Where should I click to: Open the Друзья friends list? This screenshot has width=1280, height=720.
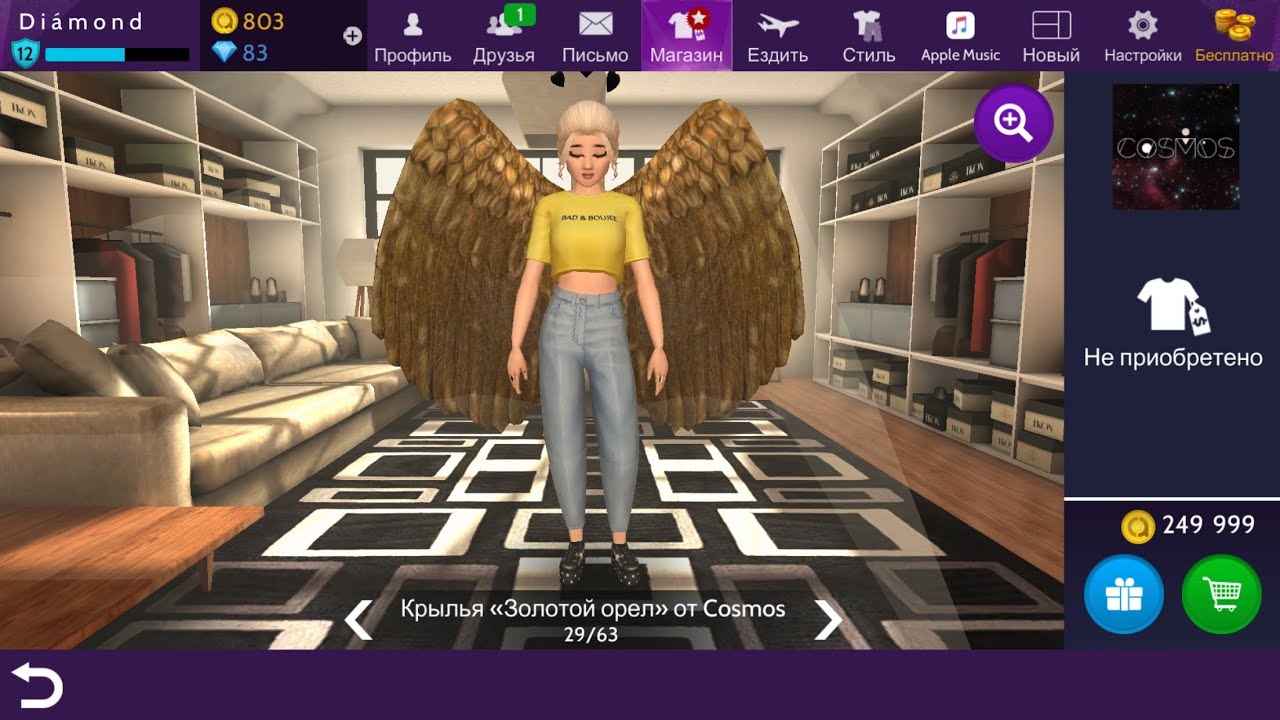click(x=503, y=36)
